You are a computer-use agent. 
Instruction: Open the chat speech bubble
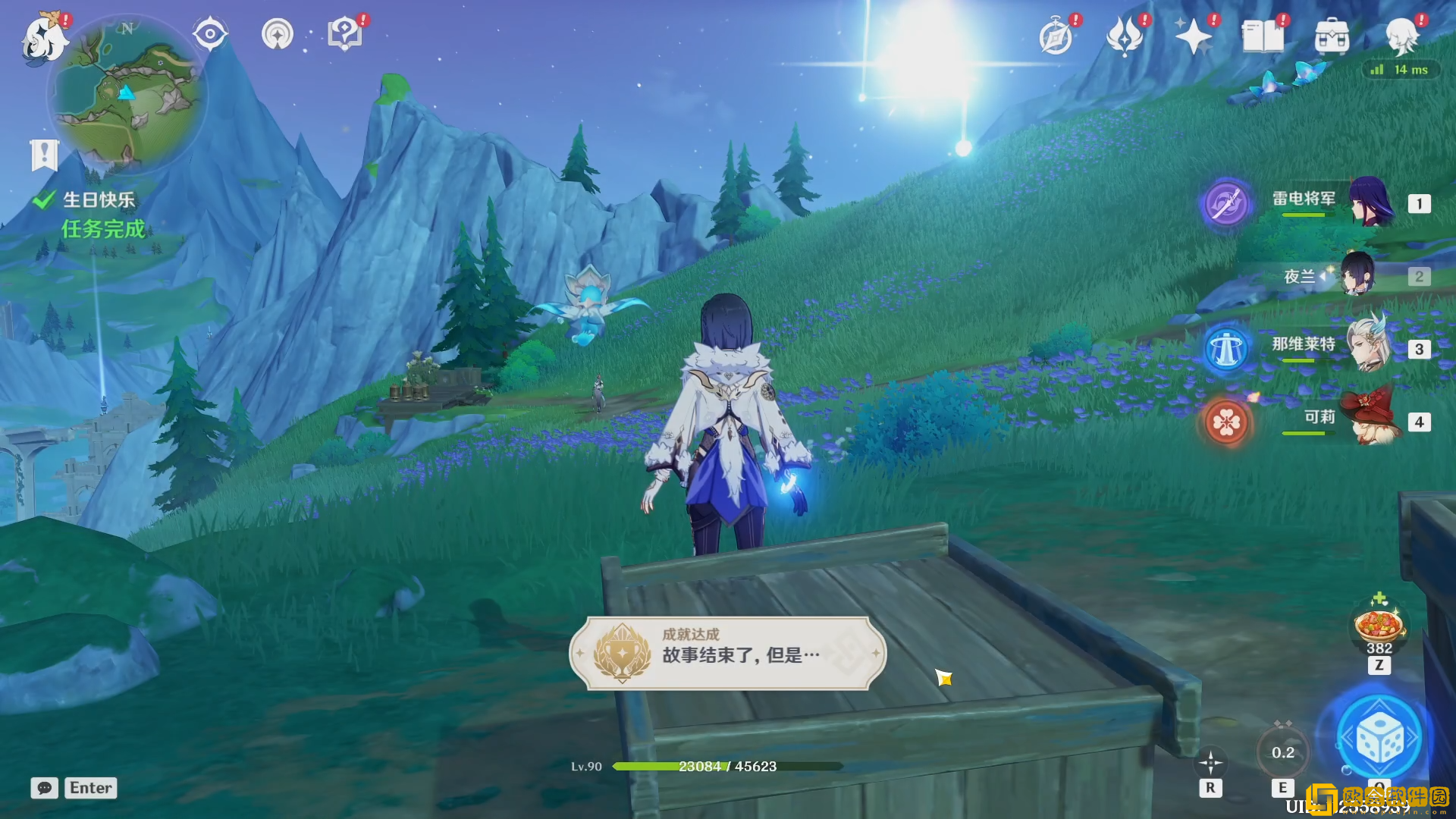(x=45, y=788)
